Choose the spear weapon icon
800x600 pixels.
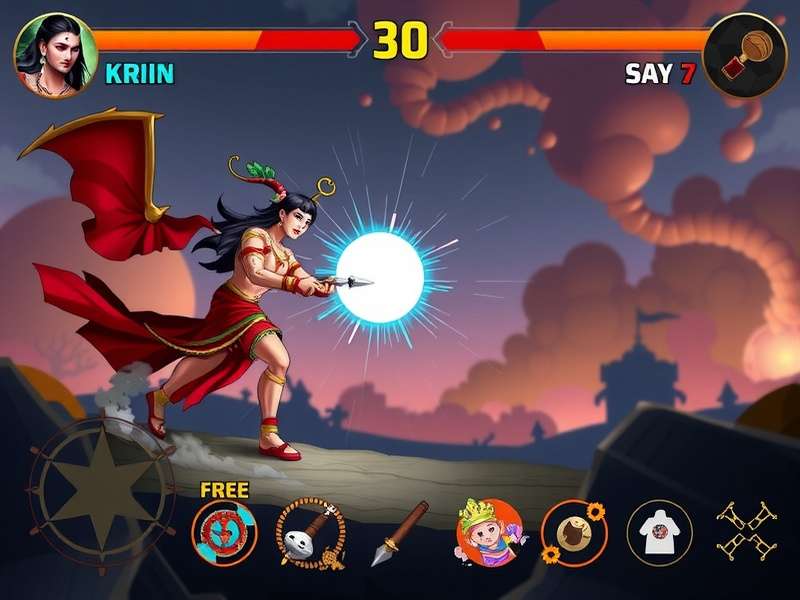399,532
